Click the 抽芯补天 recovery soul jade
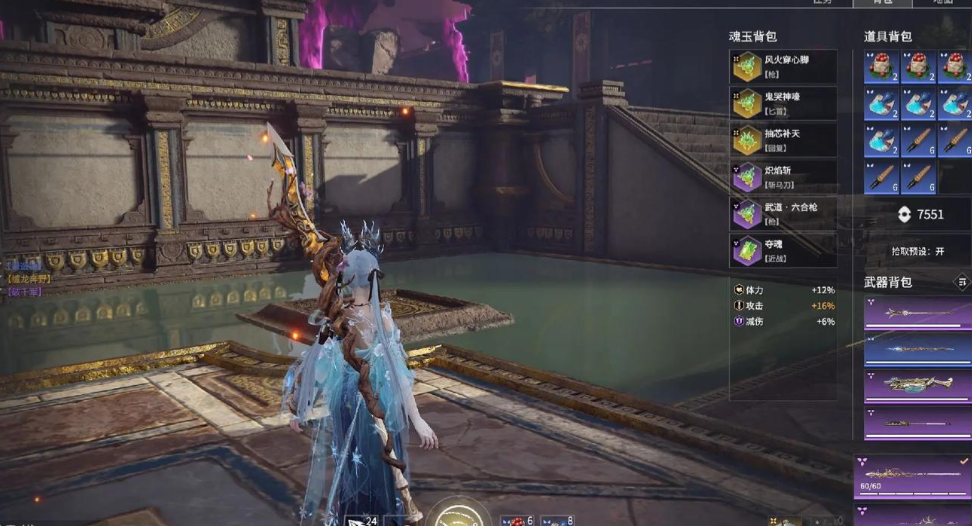The height and width of the screenshot is (526, 972). click(x=782, y=139)
